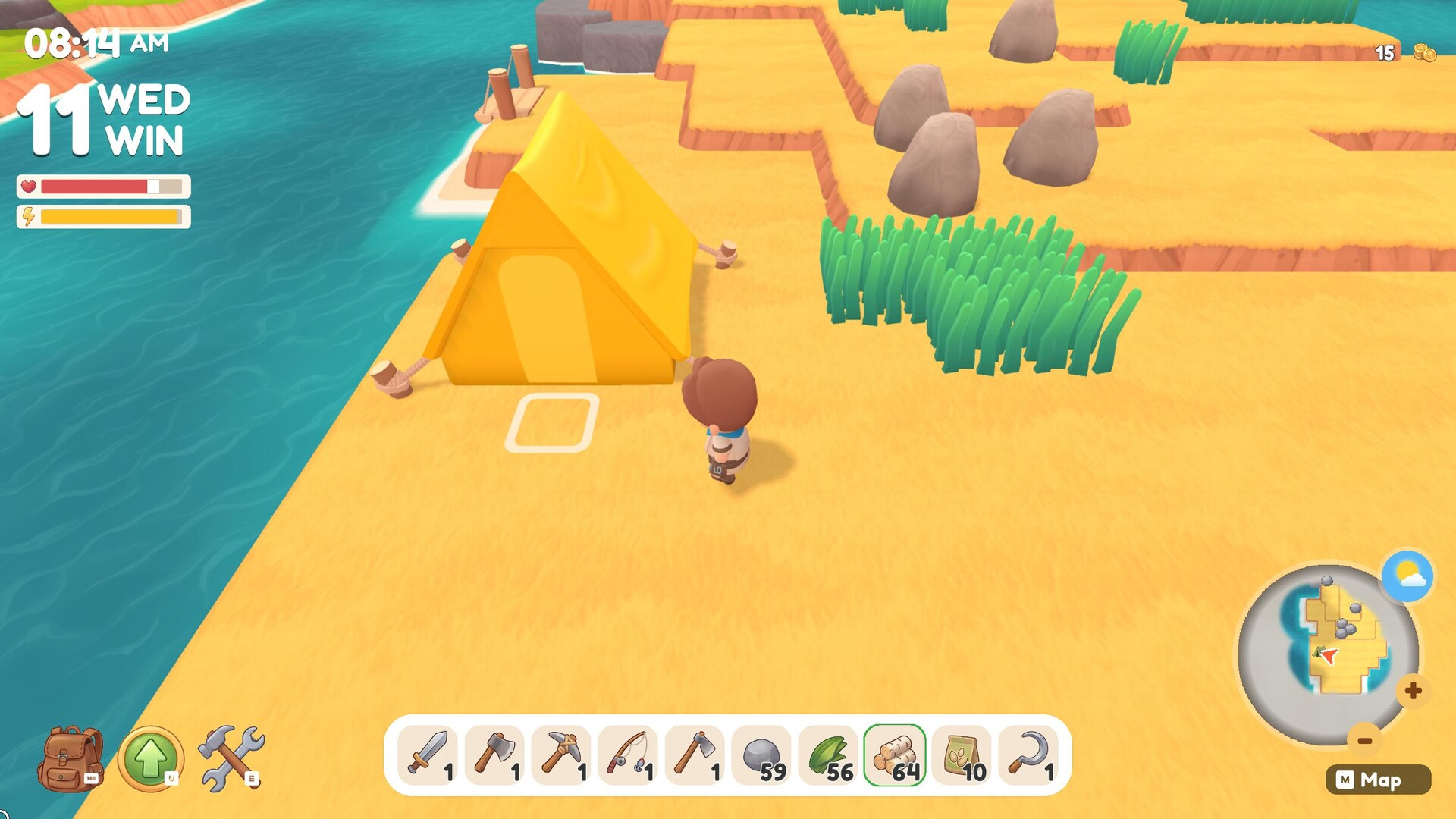Select the fishing rod slot

(x=628, y=755)
